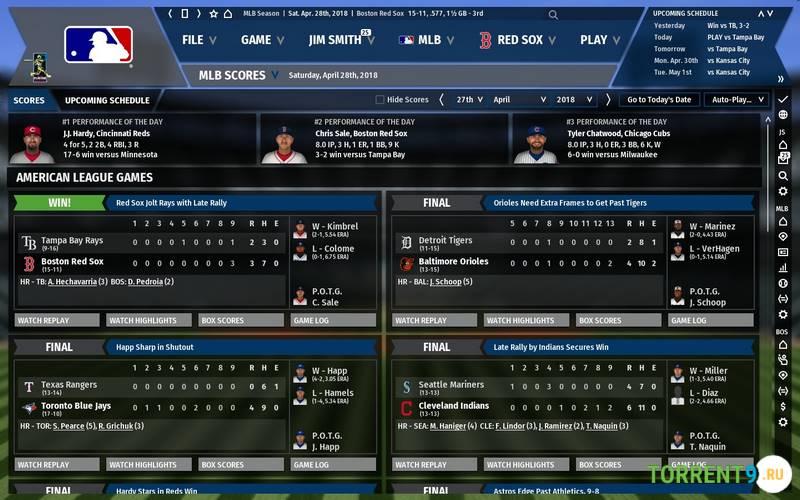Open the April month dropdown
Viewport: 800px width, 500px height.
click(518, 100)
